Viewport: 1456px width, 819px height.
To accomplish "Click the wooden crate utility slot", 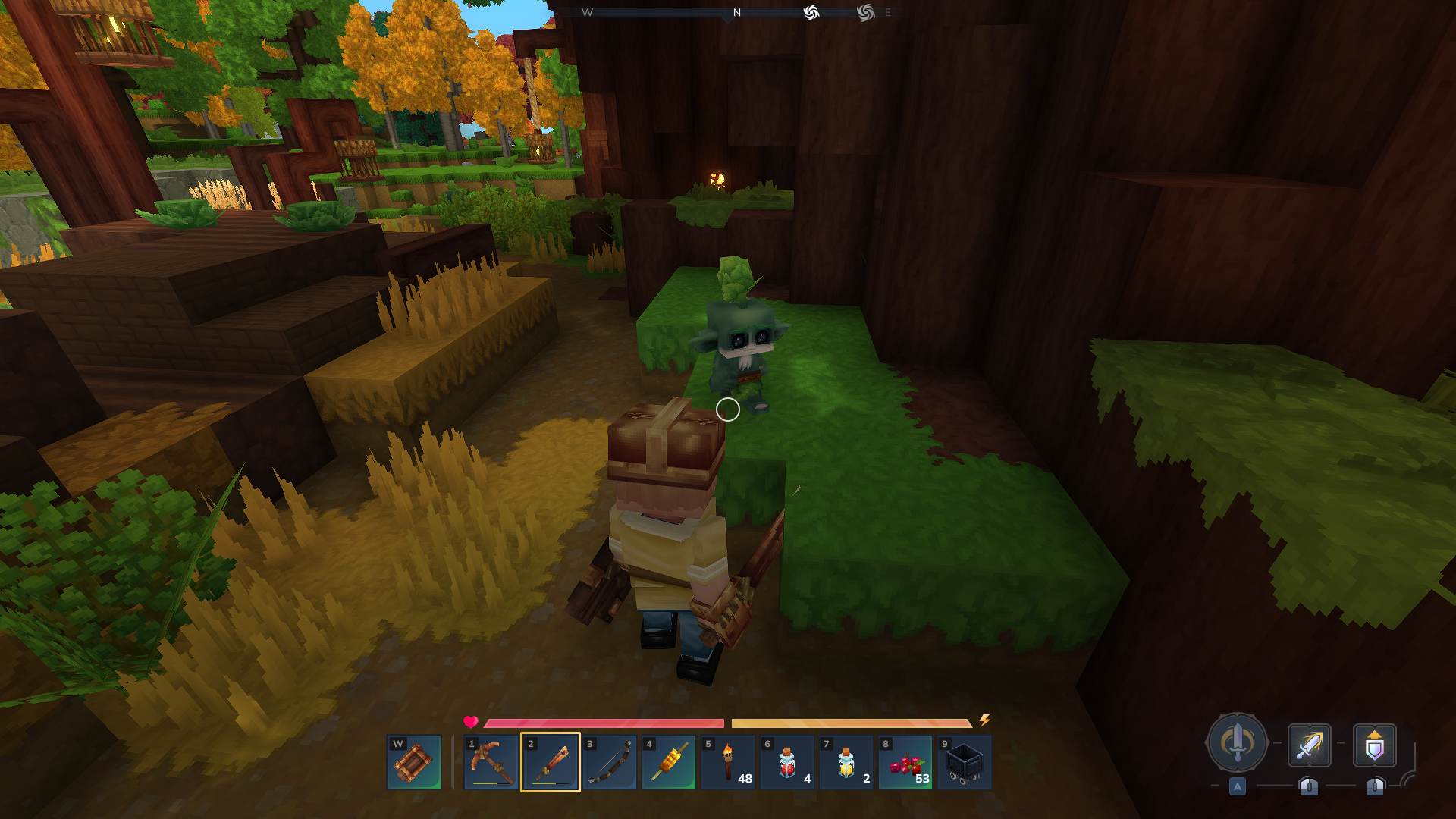I will point(414,761).
